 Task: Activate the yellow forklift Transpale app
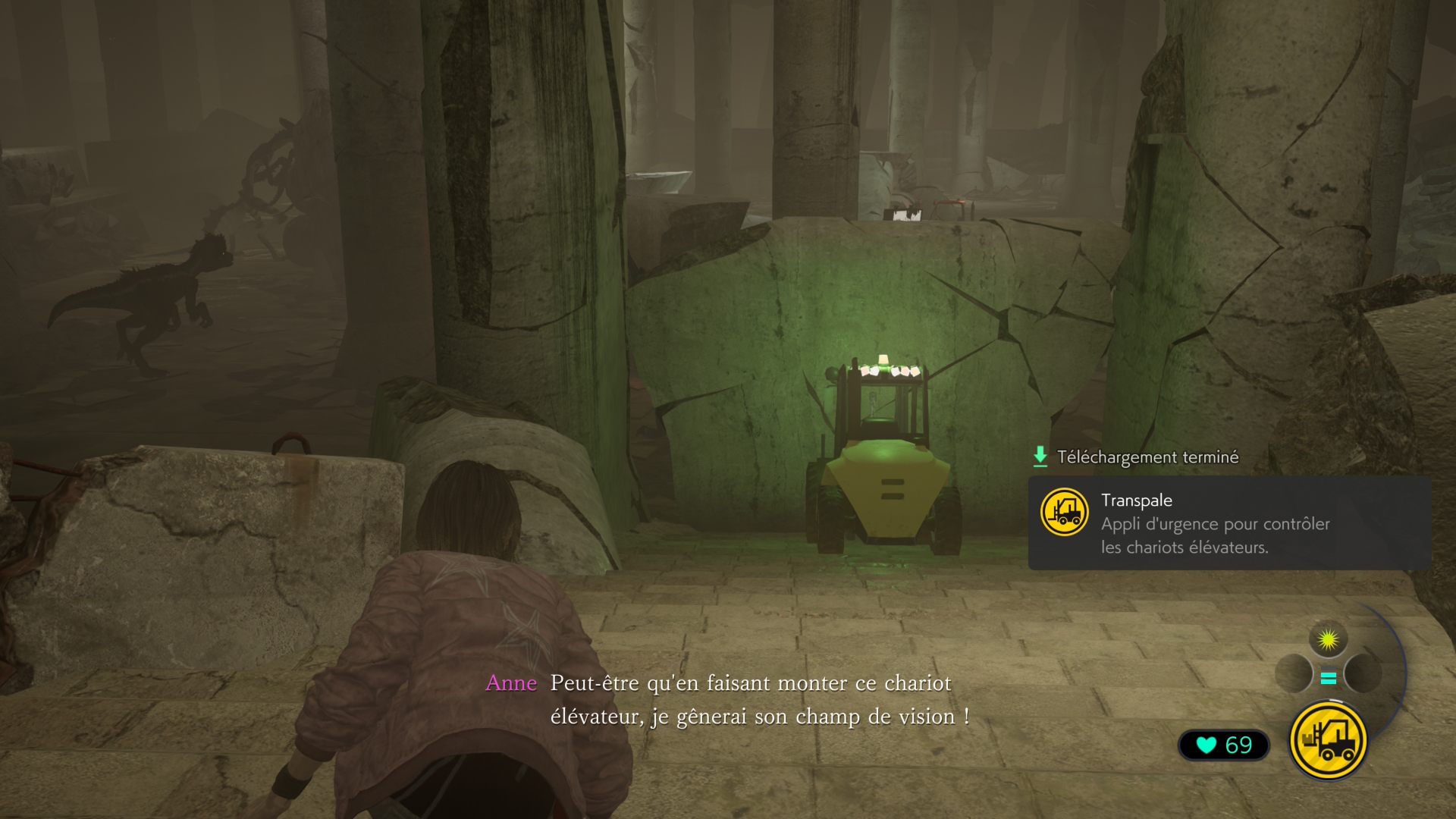point(1328,741)
